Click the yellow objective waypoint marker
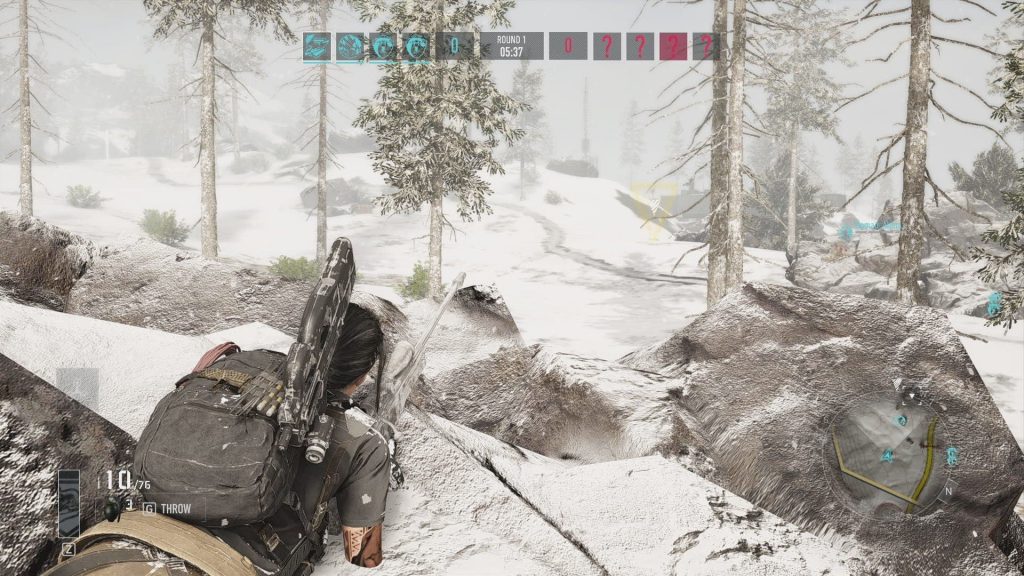 pos(654,208)
